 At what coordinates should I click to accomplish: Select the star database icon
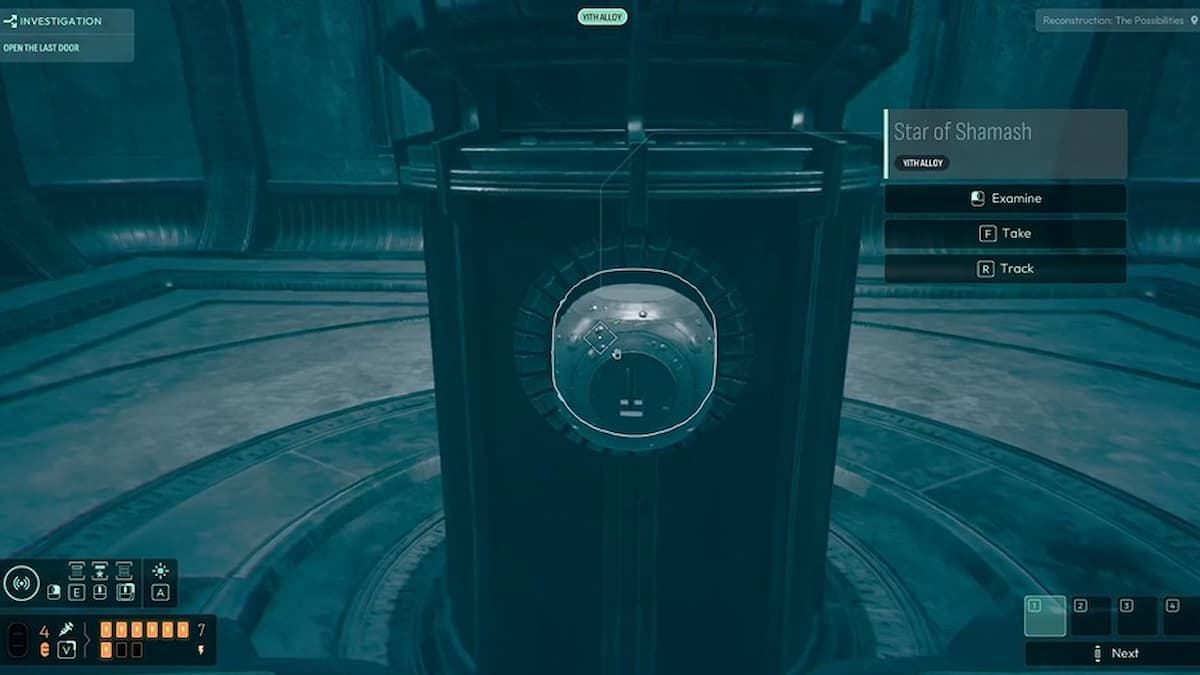(x=100, y=571)
